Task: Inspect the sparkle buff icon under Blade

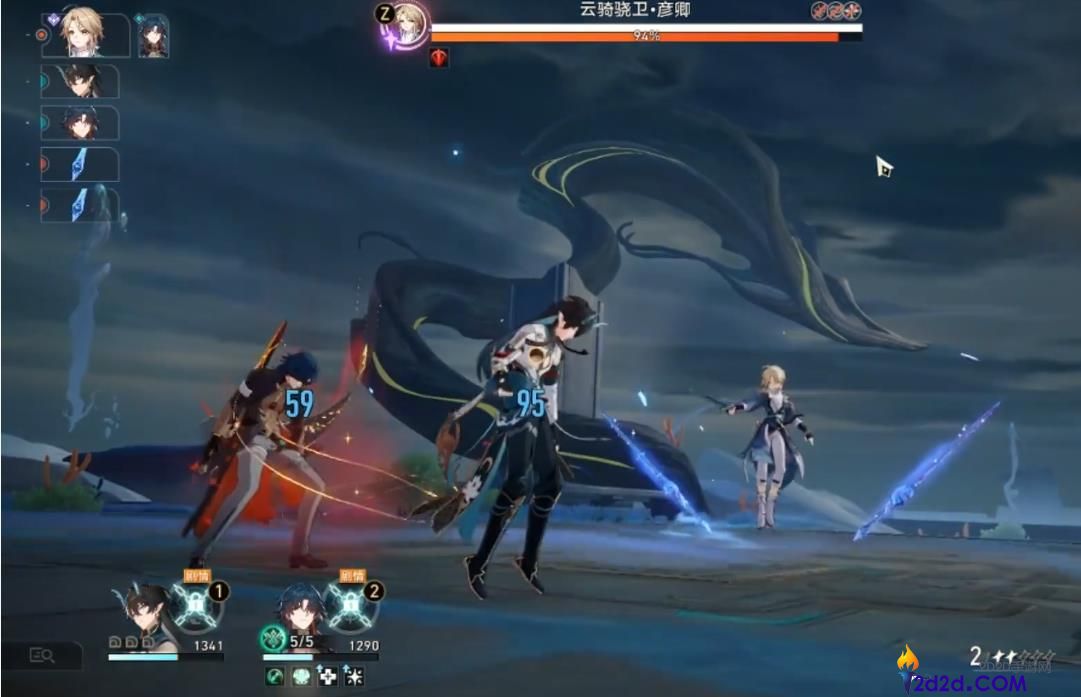Action: pos(352,677)
